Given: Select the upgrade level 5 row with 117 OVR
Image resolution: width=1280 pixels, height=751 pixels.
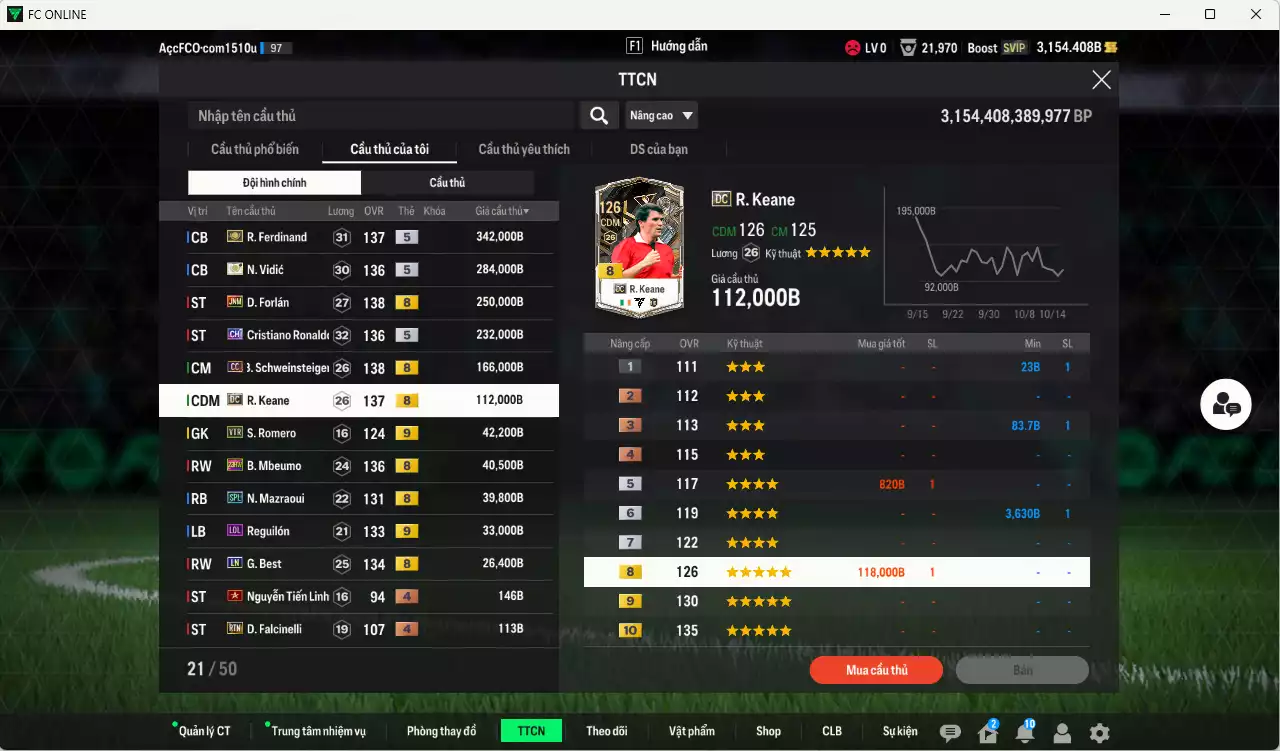Looking at the screenshot, I should tap(837, 483).
